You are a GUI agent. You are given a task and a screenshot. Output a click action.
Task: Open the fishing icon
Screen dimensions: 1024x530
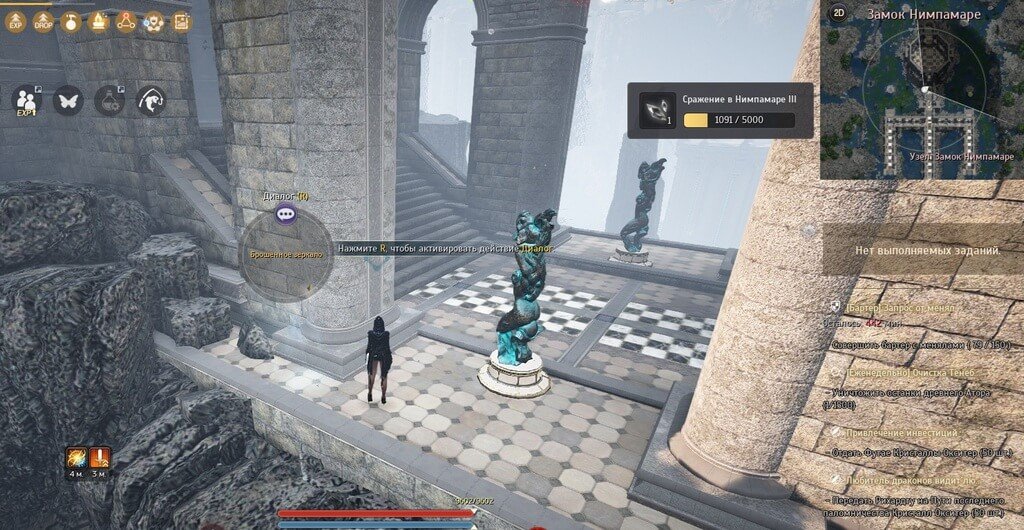click(x=151, y=100)
